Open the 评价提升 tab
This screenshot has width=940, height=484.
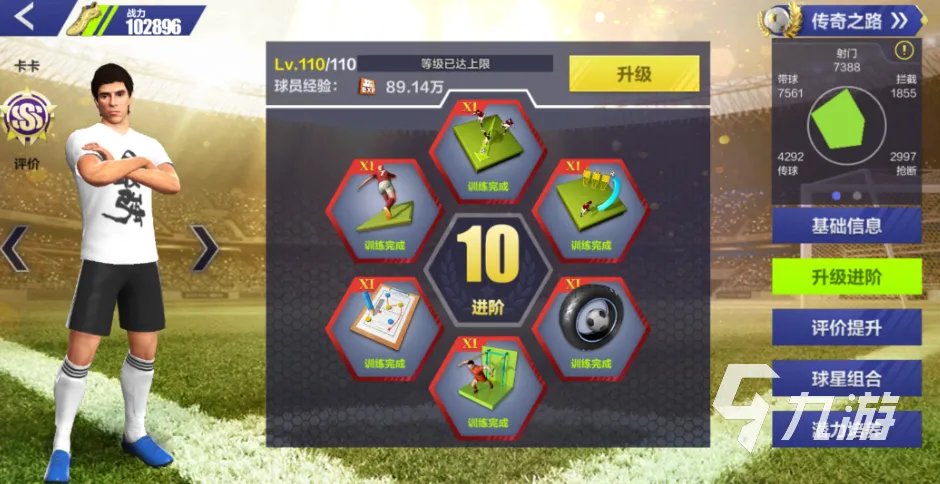[x=846, y=327]
